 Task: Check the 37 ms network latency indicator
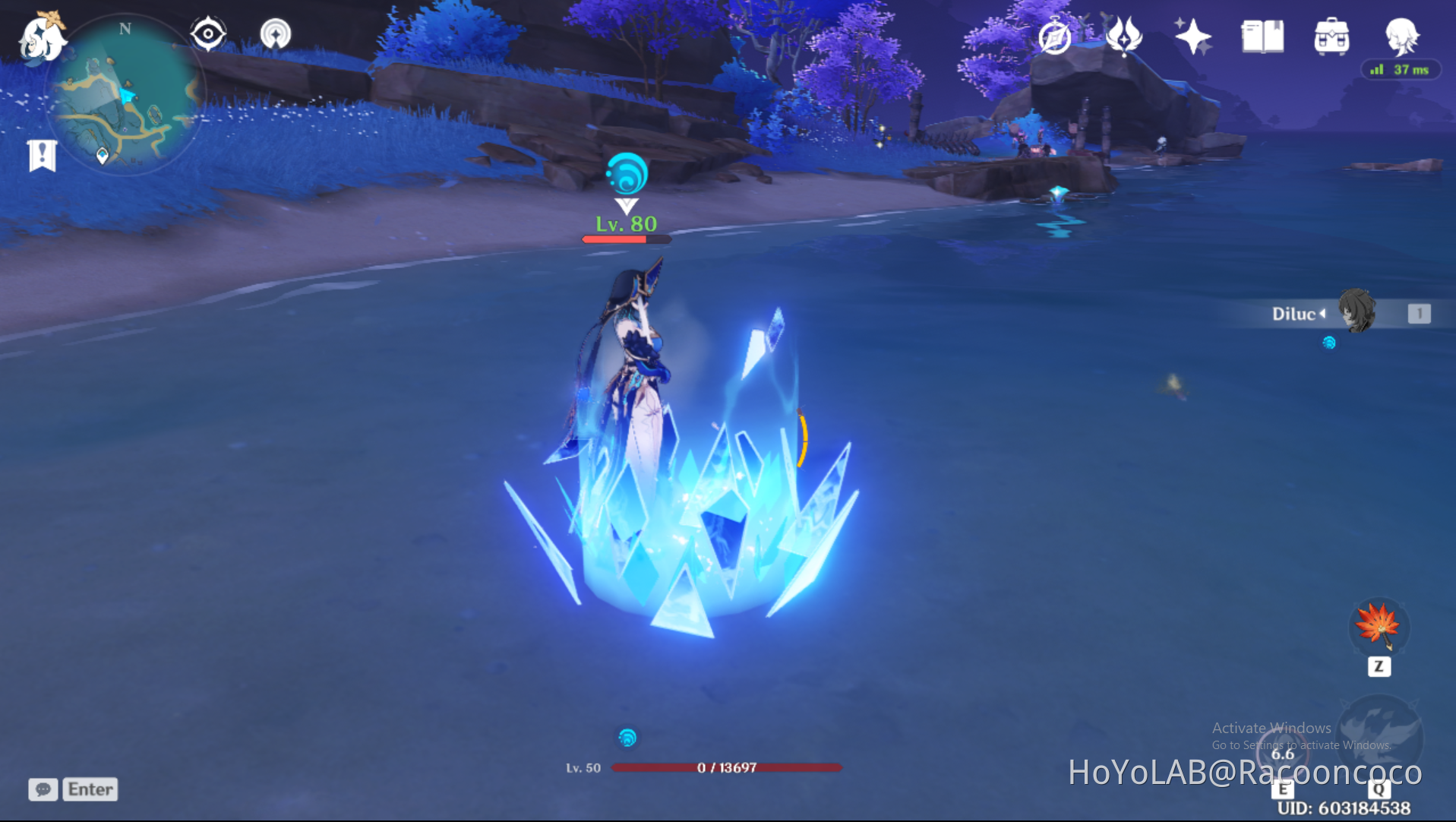1401,69
